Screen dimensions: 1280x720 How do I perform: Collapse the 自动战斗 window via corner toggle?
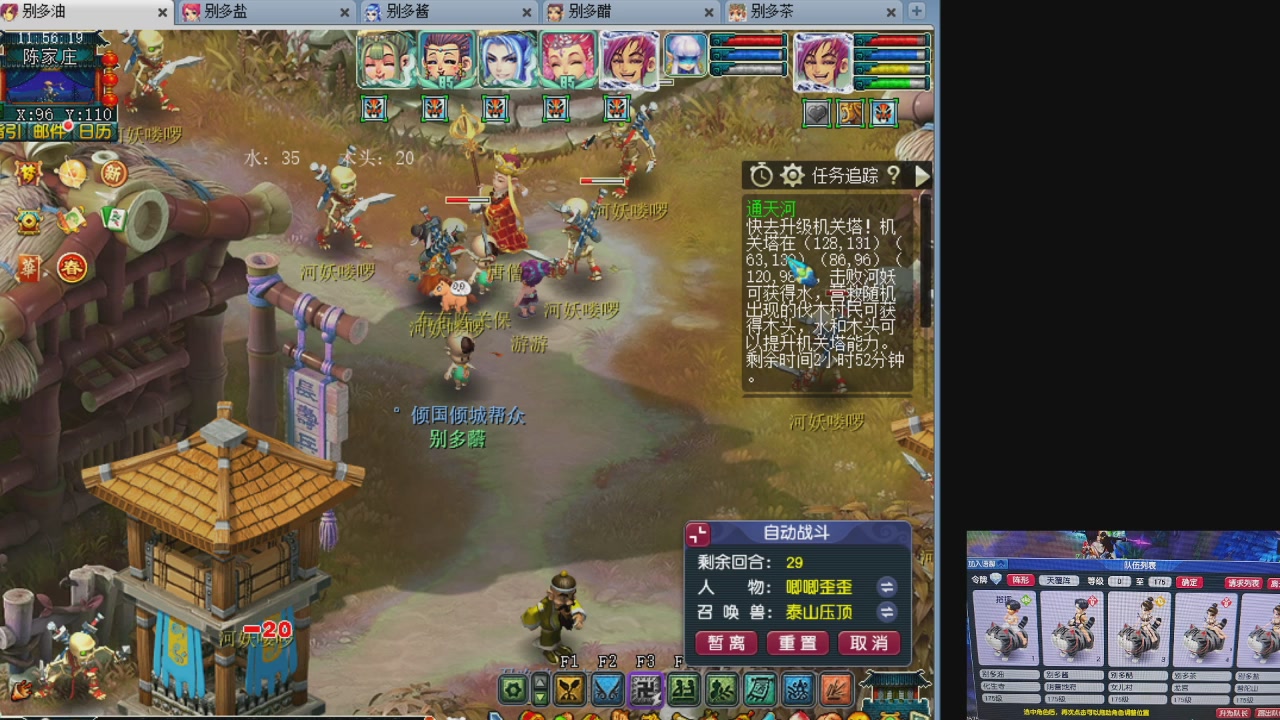697,534
